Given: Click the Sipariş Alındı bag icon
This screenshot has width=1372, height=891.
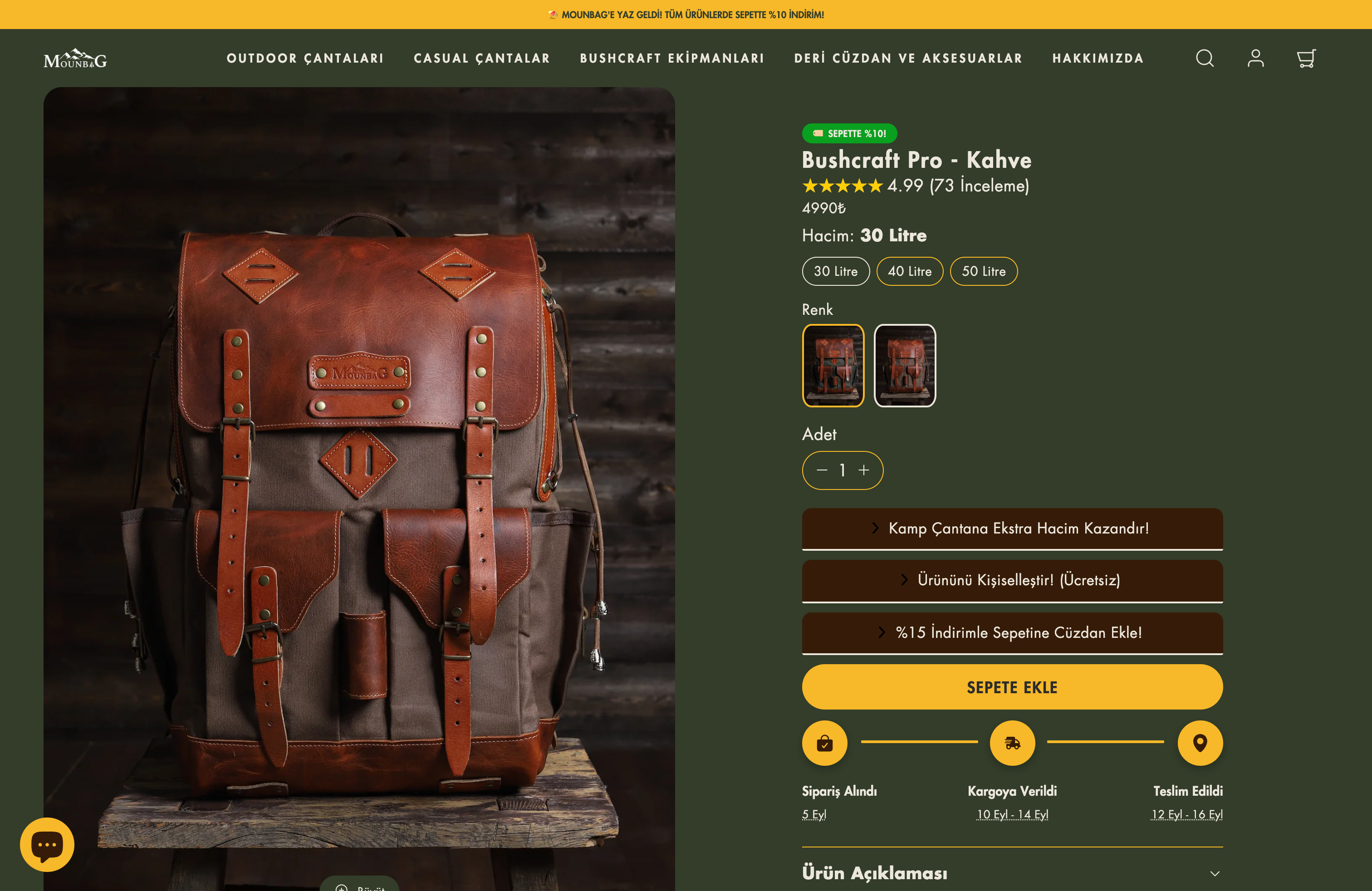Looking at the screenshot, I should (x=824, y=743).
